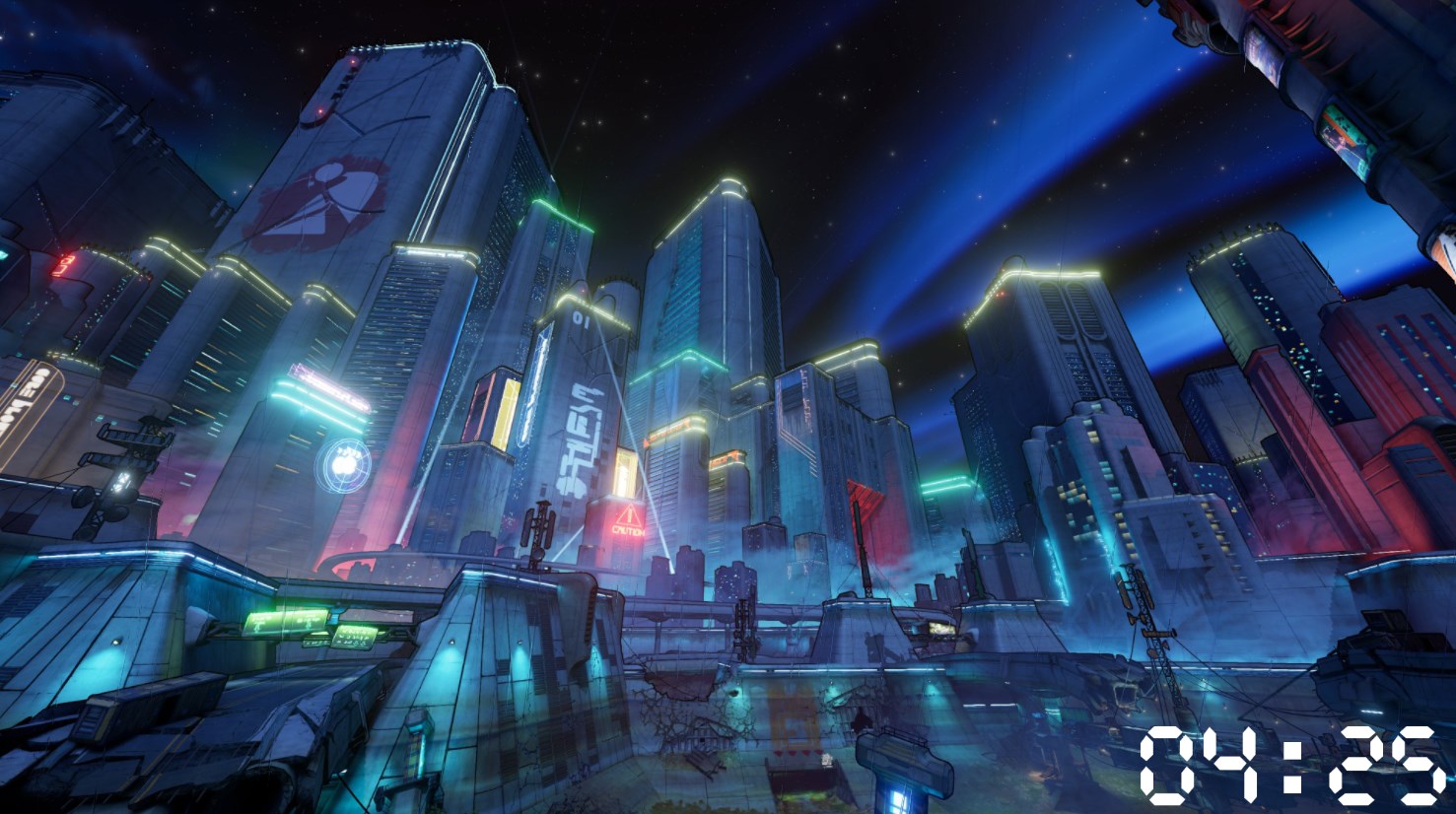Expand the green overhead highway sign

(286, 623)
